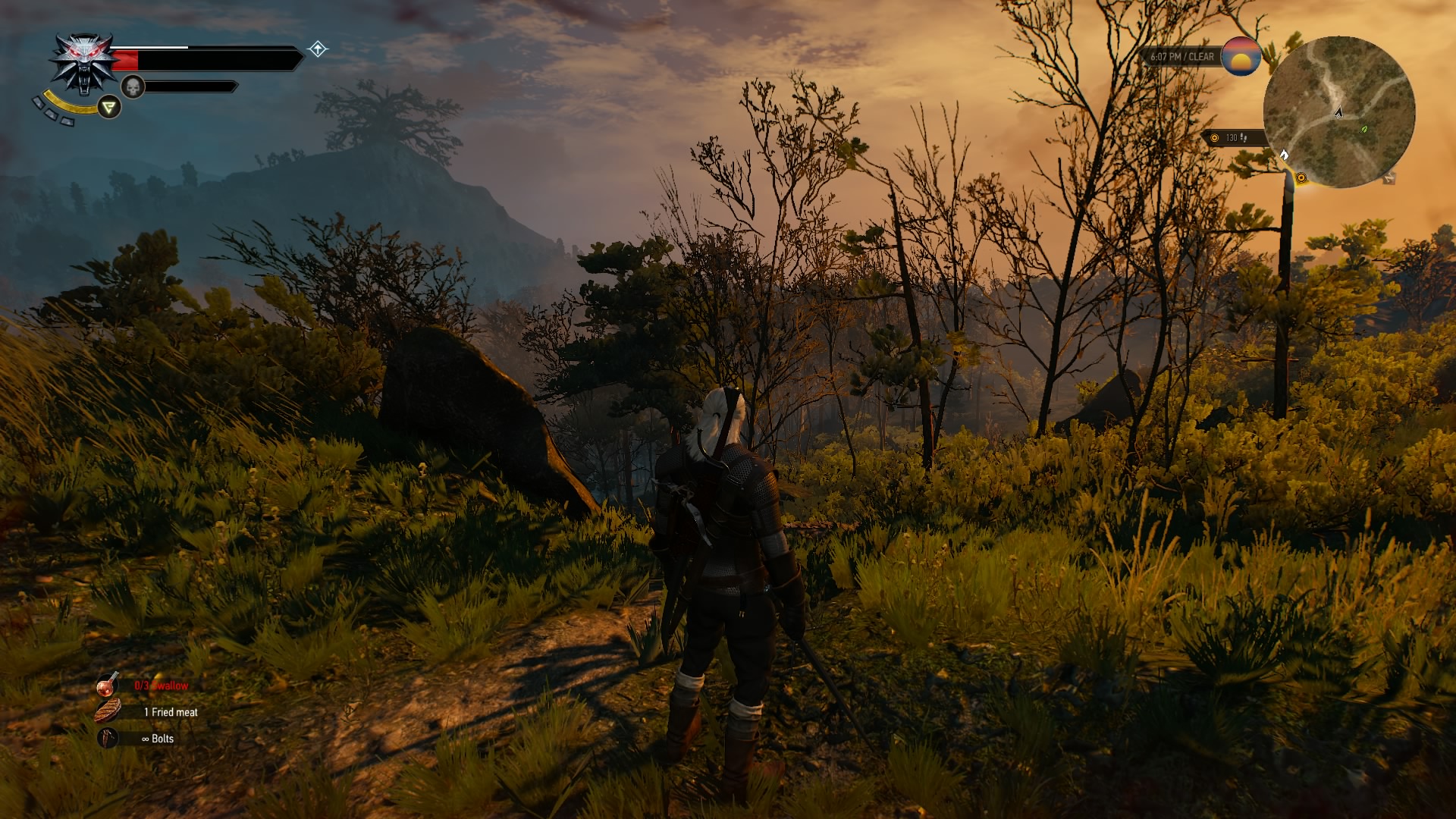The image size is (1456, 819).
Task: Click the sunset time-of-day icon
Action: (x=1241, y=57)
